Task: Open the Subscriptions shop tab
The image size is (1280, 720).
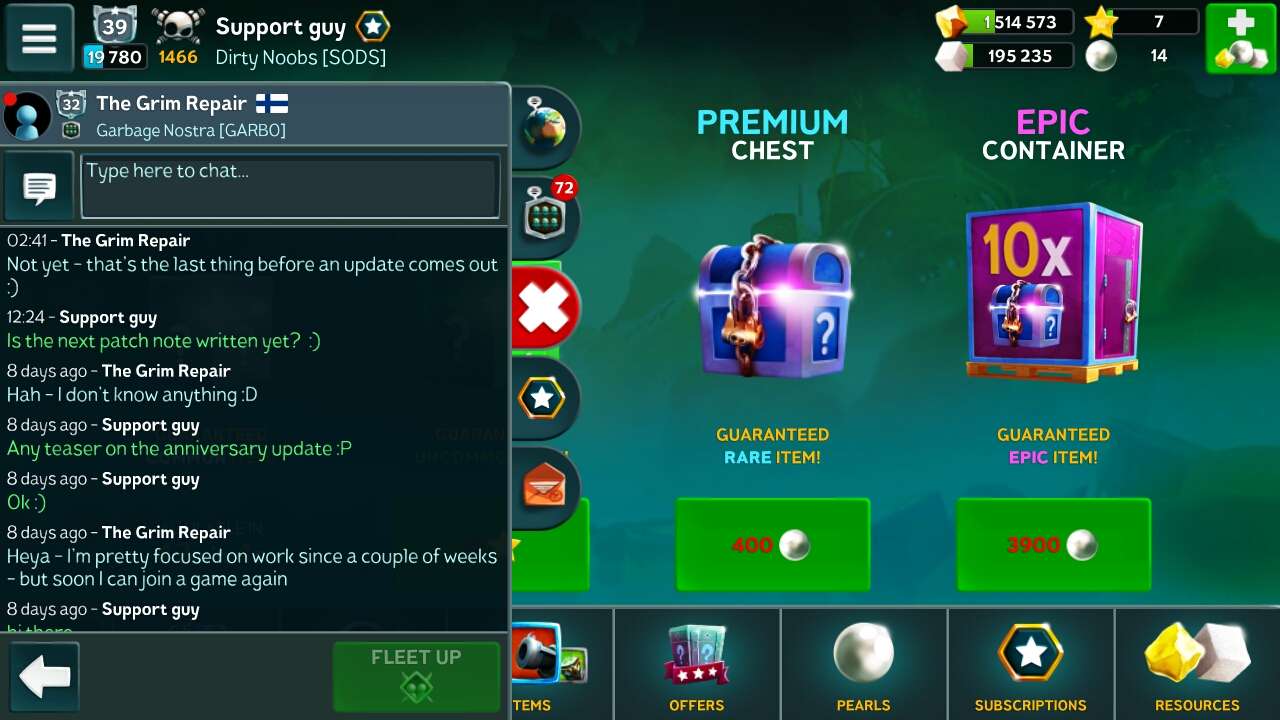Action: click(1030, 665)
